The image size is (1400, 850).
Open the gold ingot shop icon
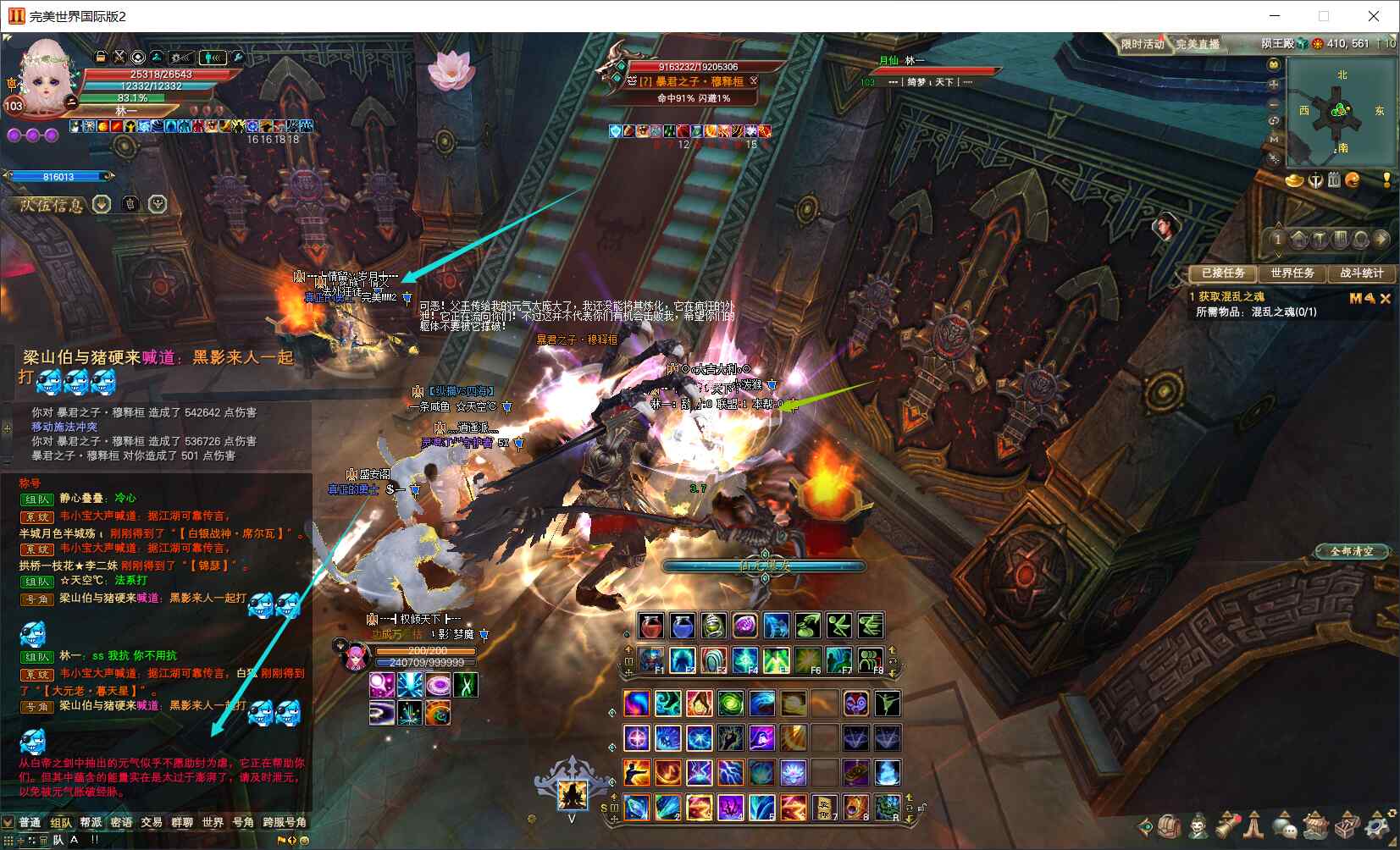click(x=1294, y=179)
